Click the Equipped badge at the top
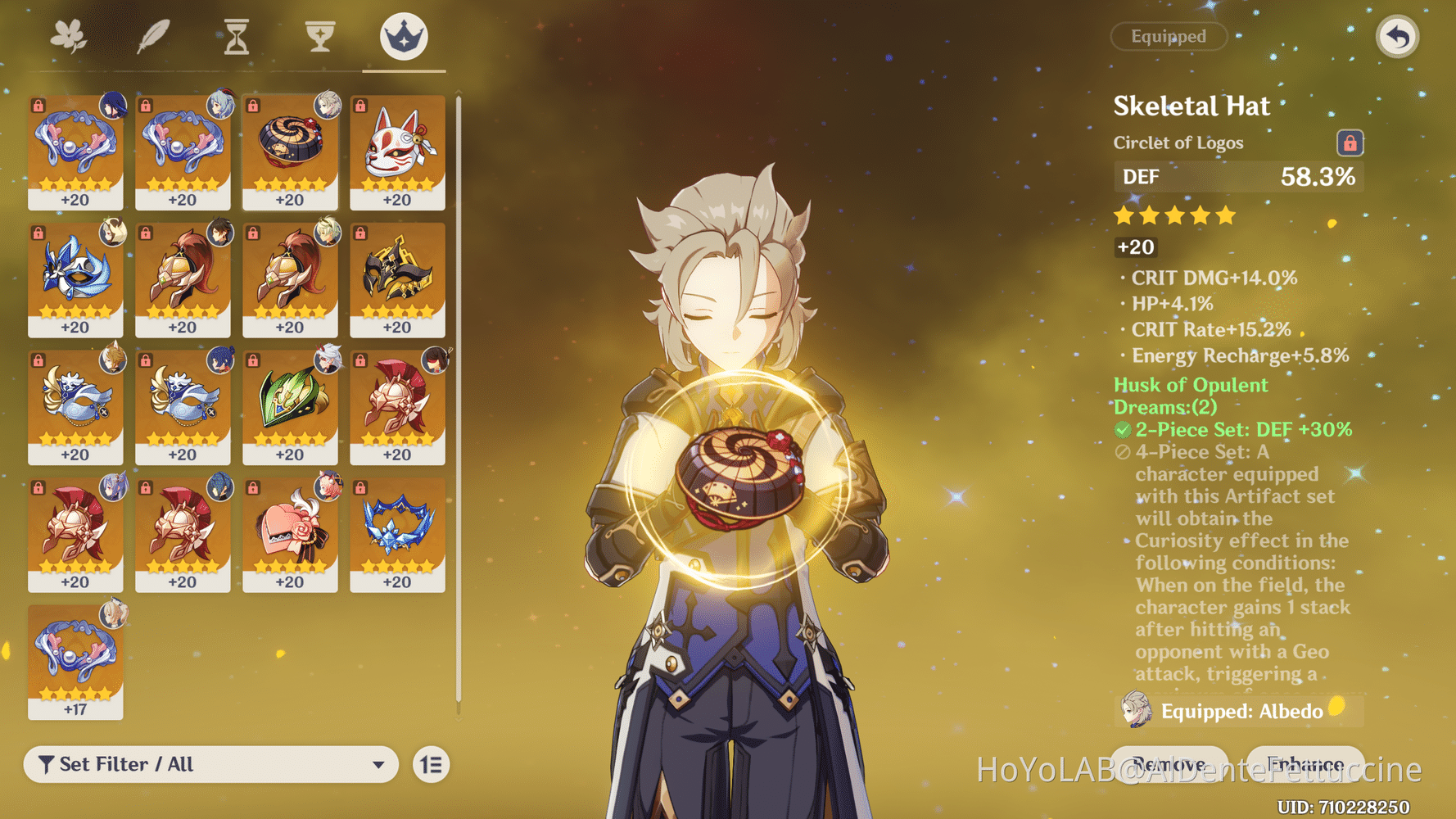 pos(1169,36)
